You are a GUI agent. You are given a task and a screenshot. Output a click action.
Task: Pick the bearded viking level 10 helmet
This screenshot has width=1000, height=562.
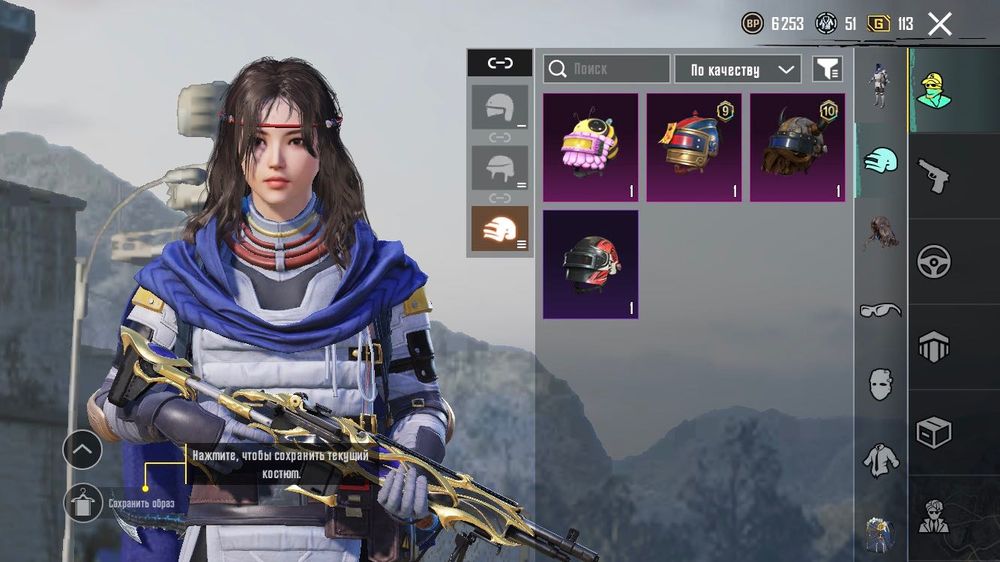[797, 147]
